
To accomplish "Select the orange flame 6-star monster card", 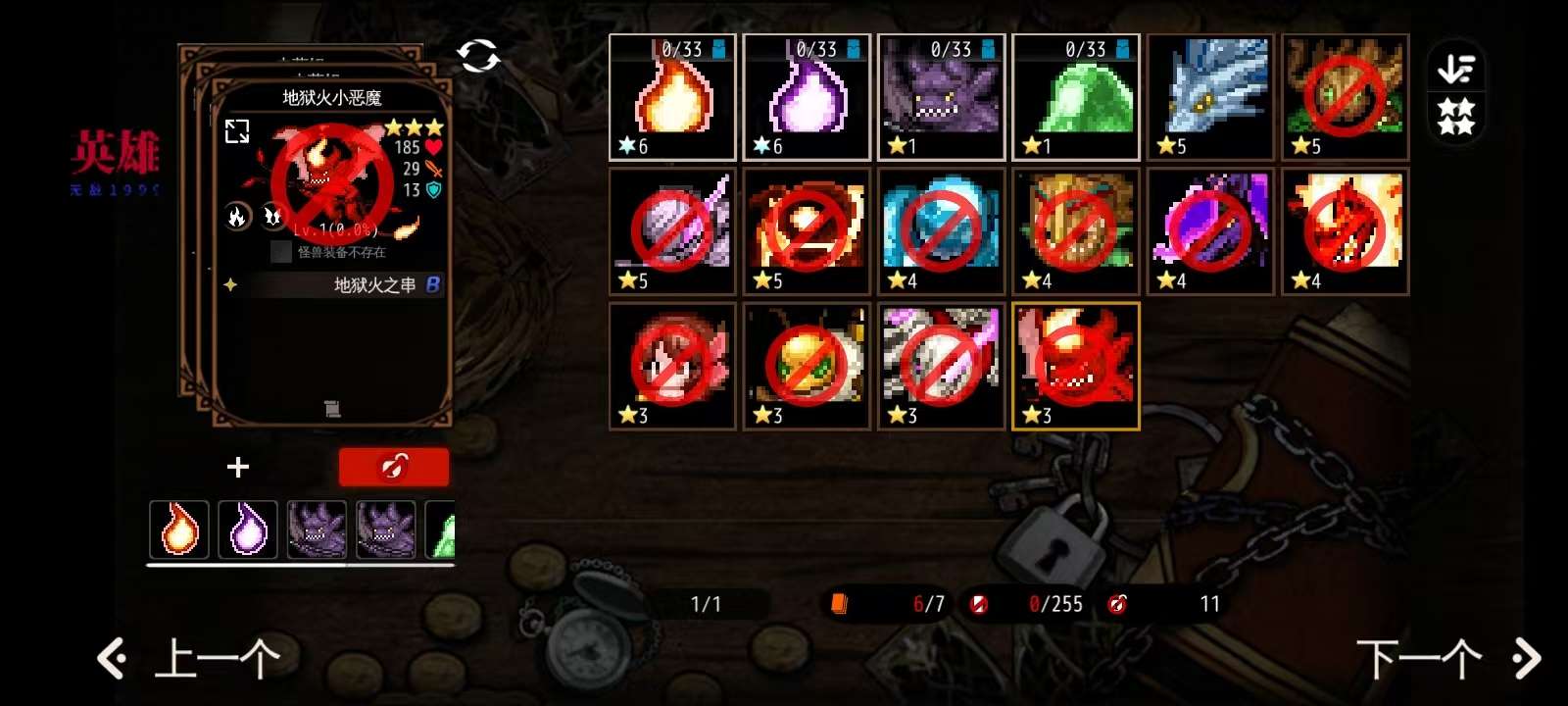I will pyautogui.click(x=672, y=97).
